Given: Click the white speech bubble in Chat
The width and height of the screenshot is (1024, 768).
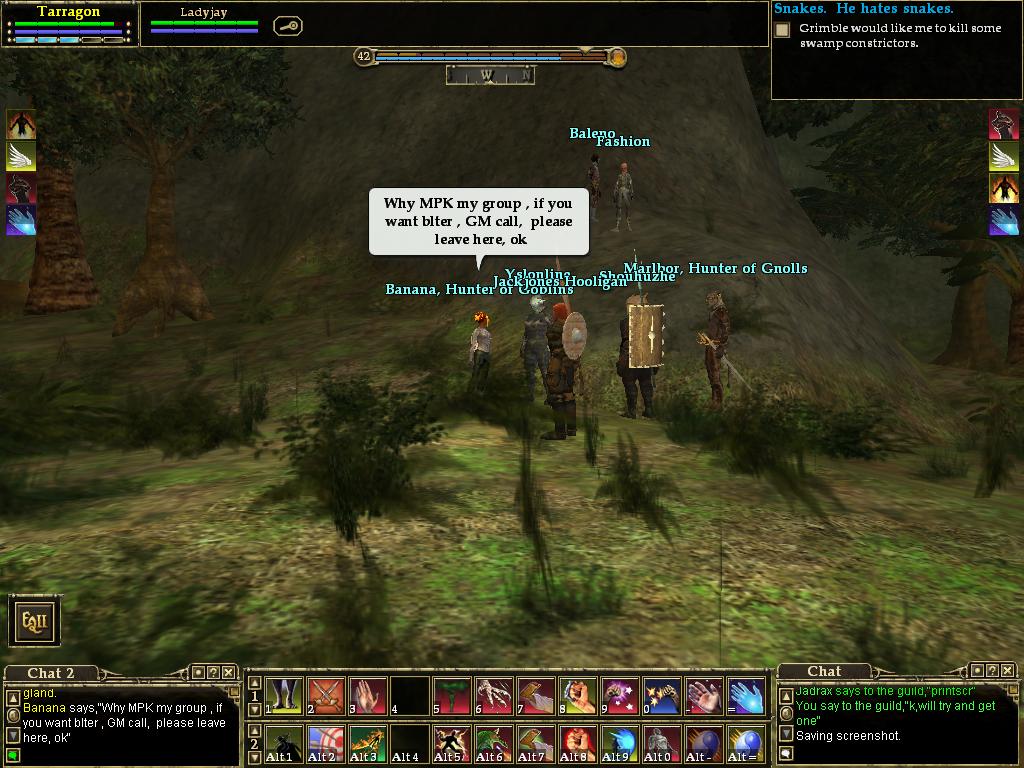Looking at the screenshot, I should point(787,754).
